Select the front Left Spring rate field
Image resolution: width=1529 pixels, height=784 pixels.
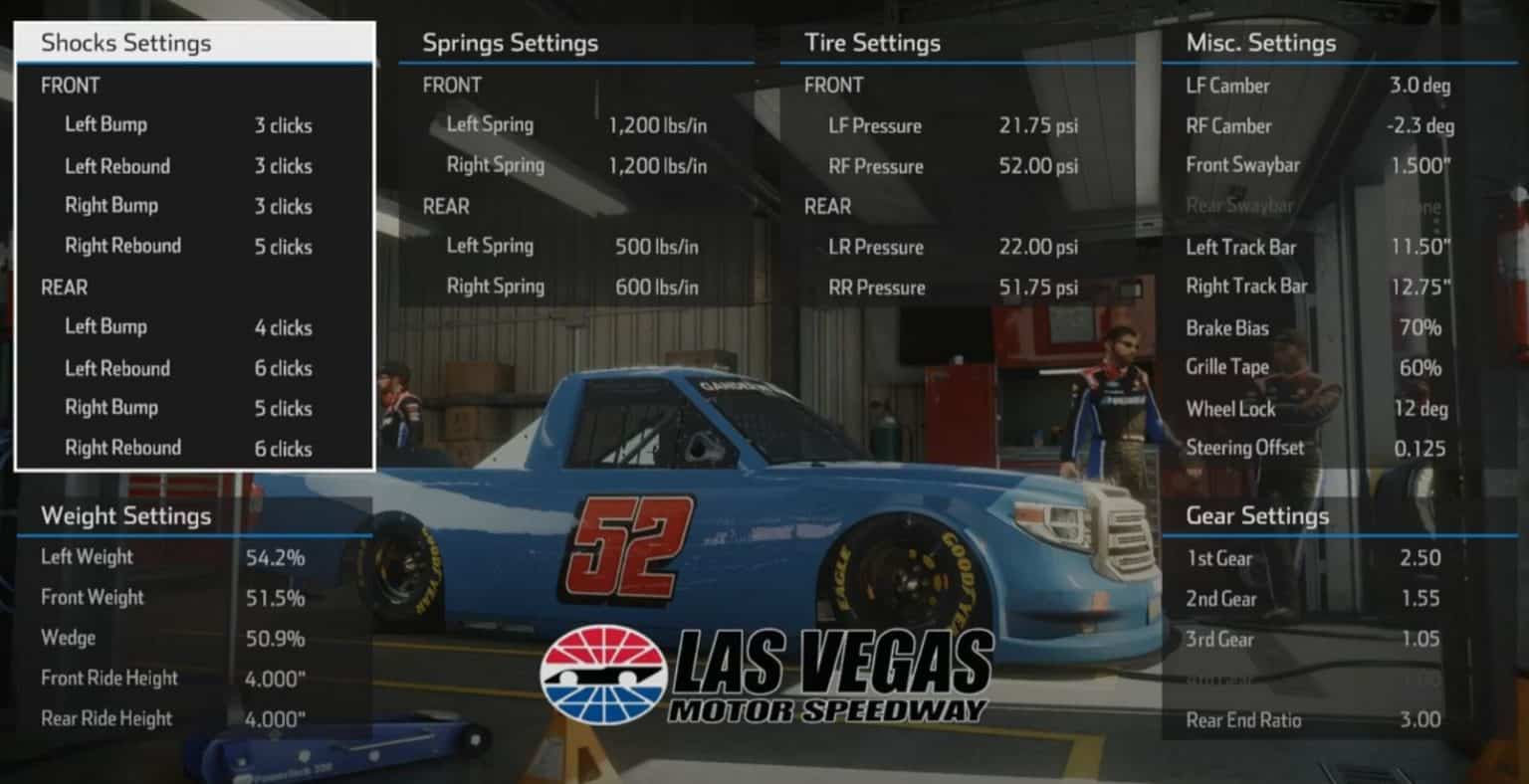click(490, 124)
